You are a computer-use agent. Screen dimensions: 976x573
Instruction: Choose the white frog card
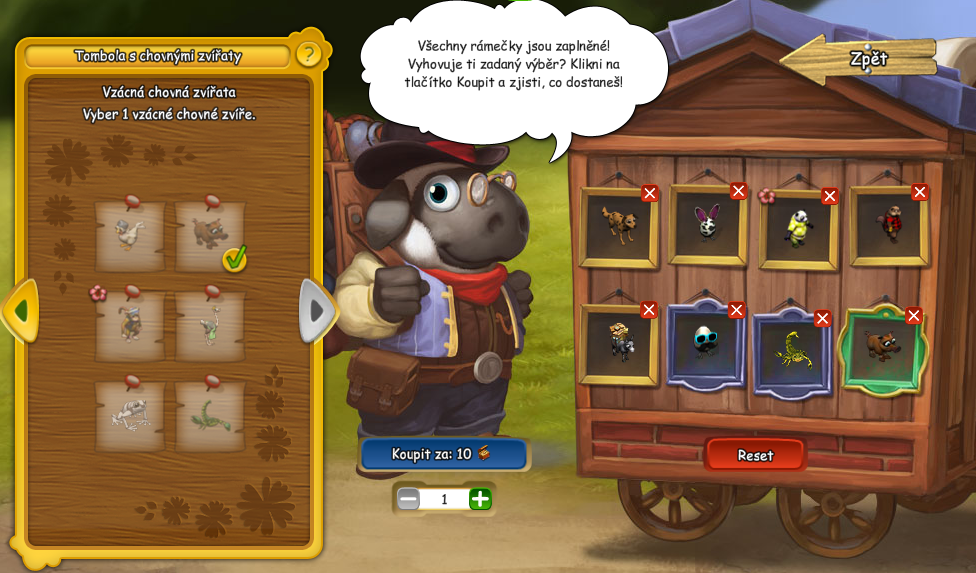tap(130, 413)
